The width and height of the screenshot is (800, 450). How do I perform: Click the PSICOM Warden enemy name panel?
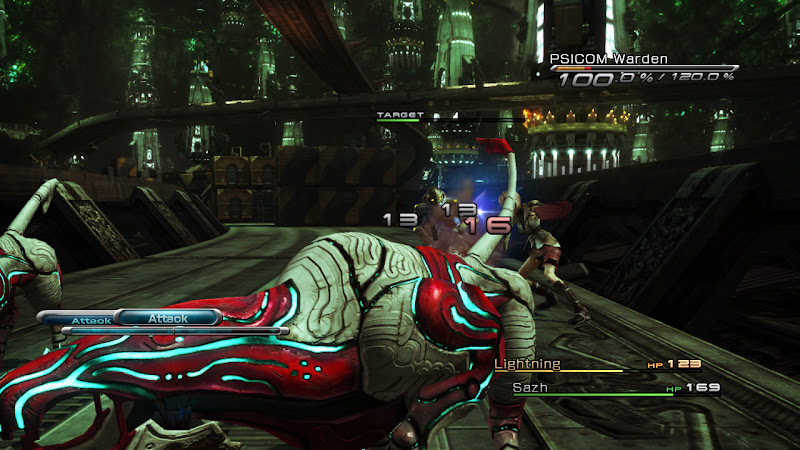(x=609, y=60)
